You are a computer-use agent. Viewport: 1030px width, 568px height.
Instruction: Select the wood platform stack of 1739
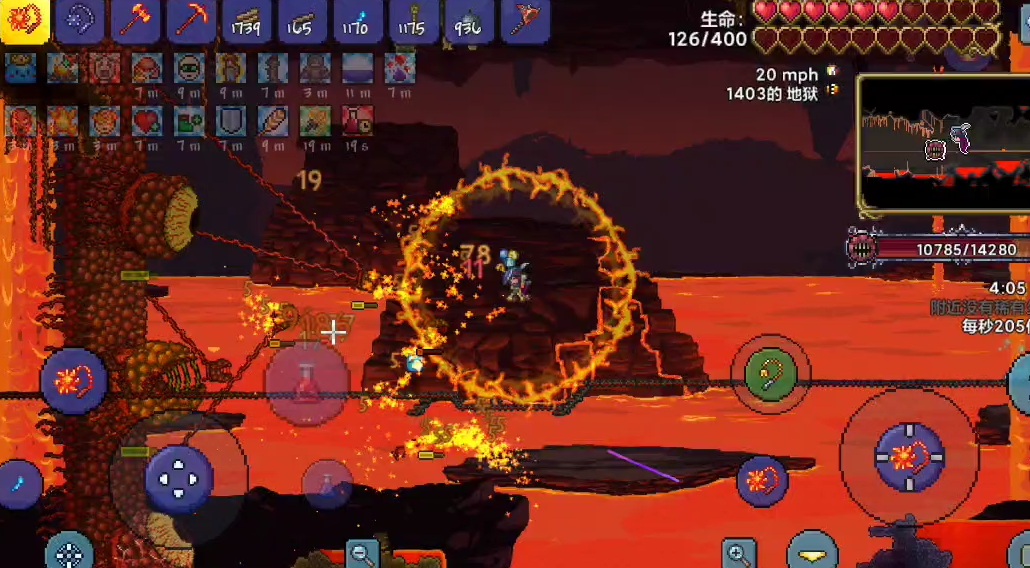coord(247,21)
